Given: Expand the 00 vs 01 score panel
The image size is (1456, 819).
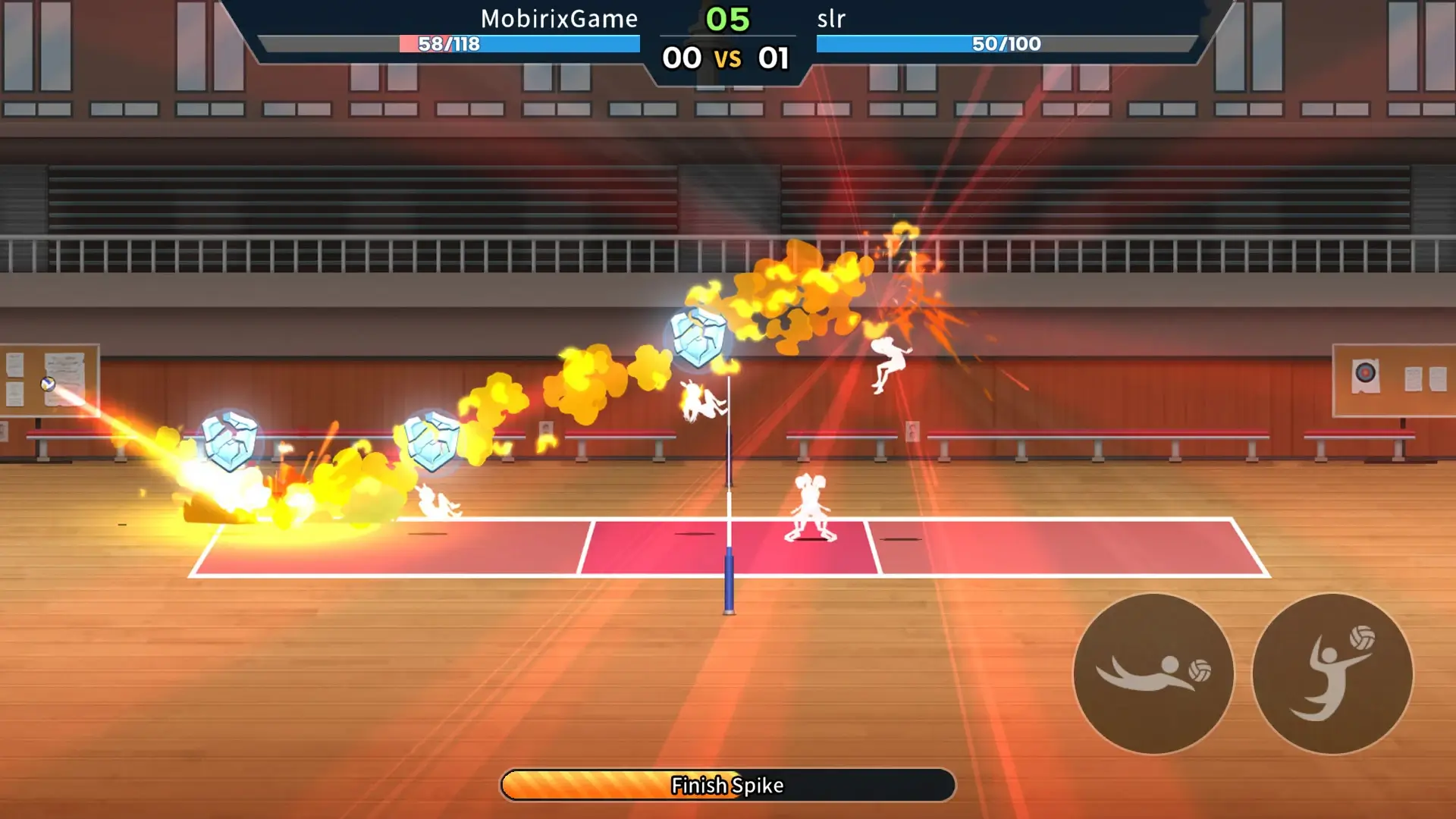Looking at the screenshot, I should (726, 58).
